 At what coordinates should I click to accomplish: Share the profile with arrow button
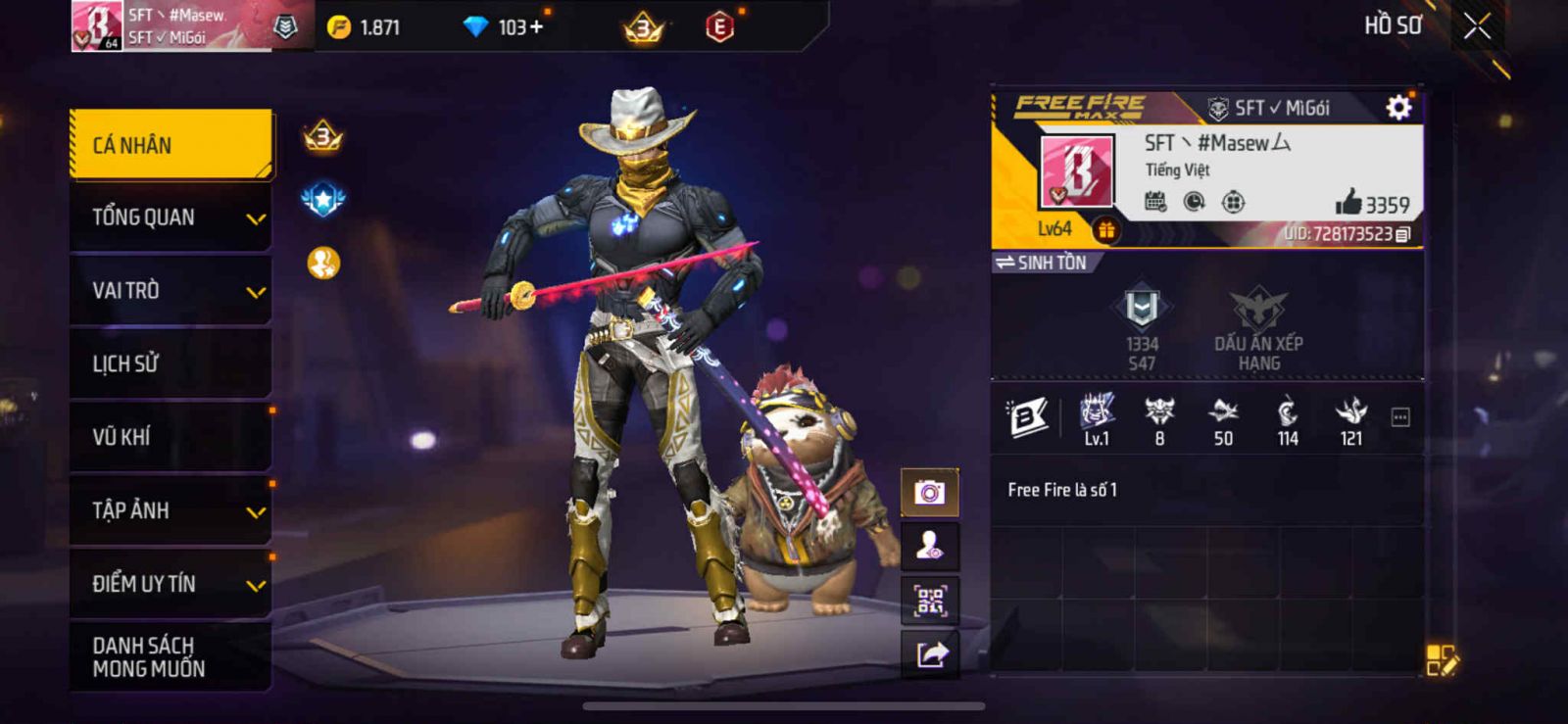(929, 653)
